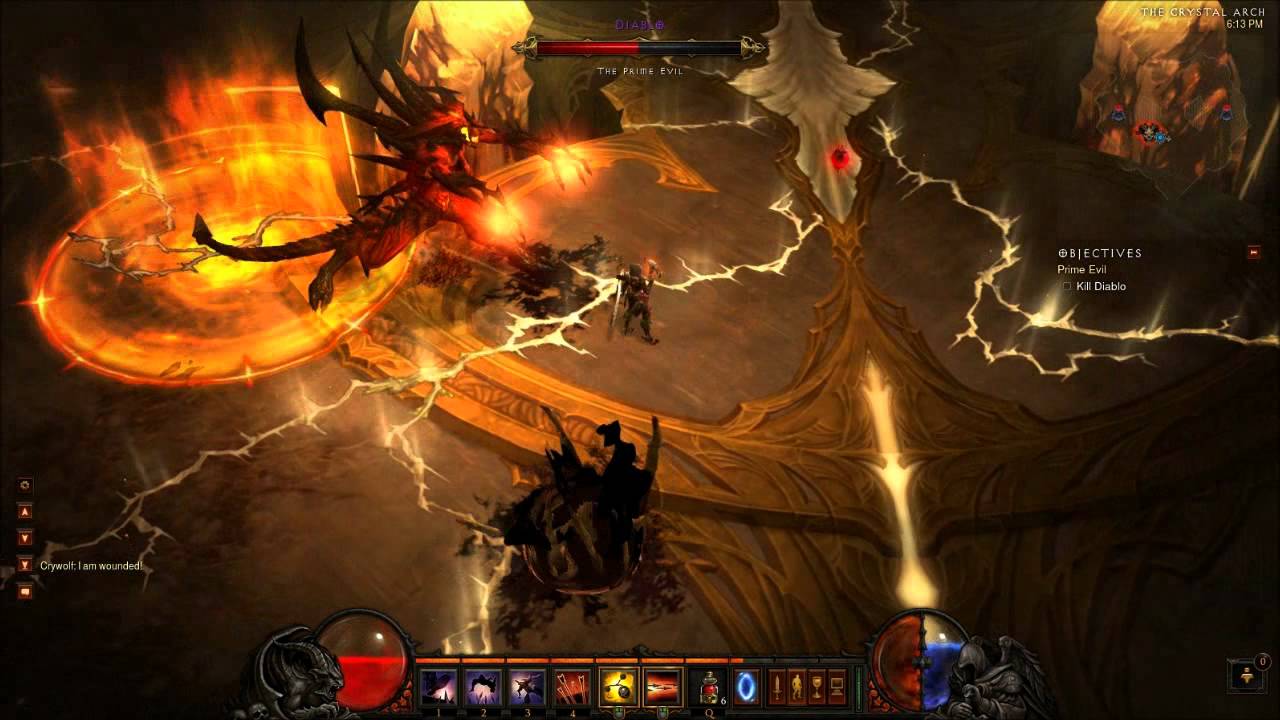Open the chat speech bubble button
This screenshot has height=720, width=1280.
[x=25, y=591]
